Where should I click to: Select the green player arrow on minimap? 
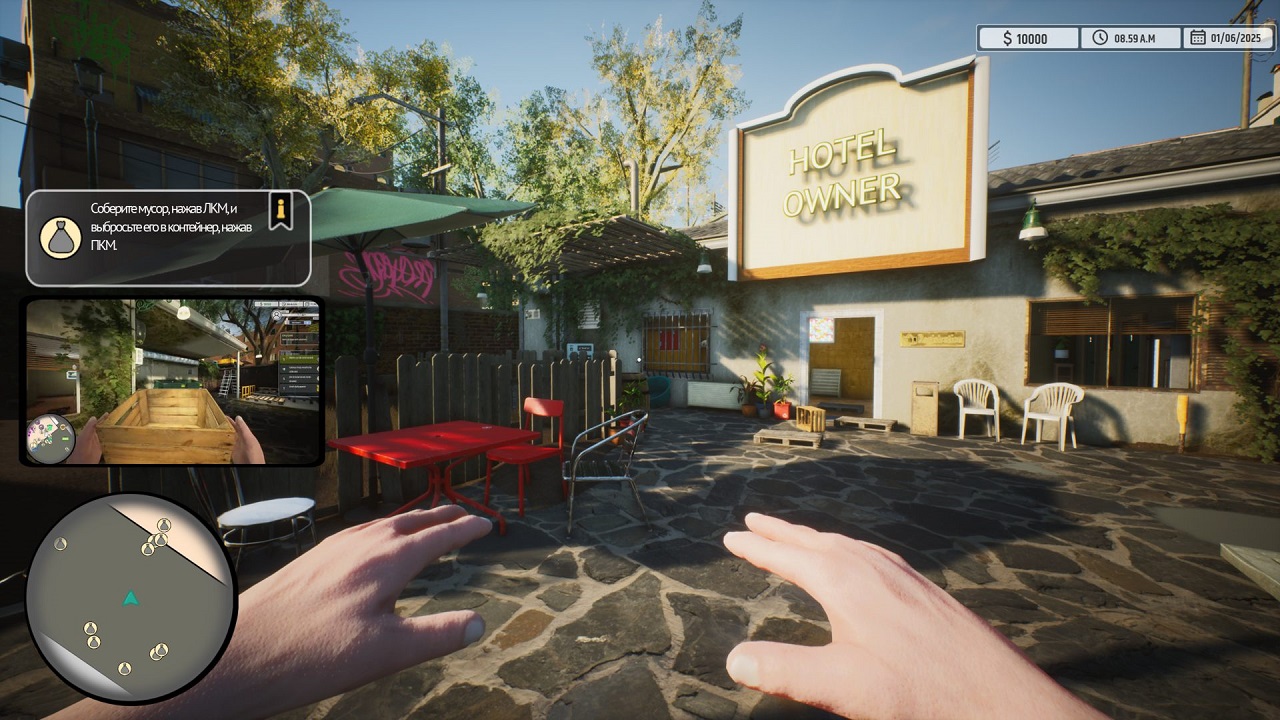coord(130,598)
